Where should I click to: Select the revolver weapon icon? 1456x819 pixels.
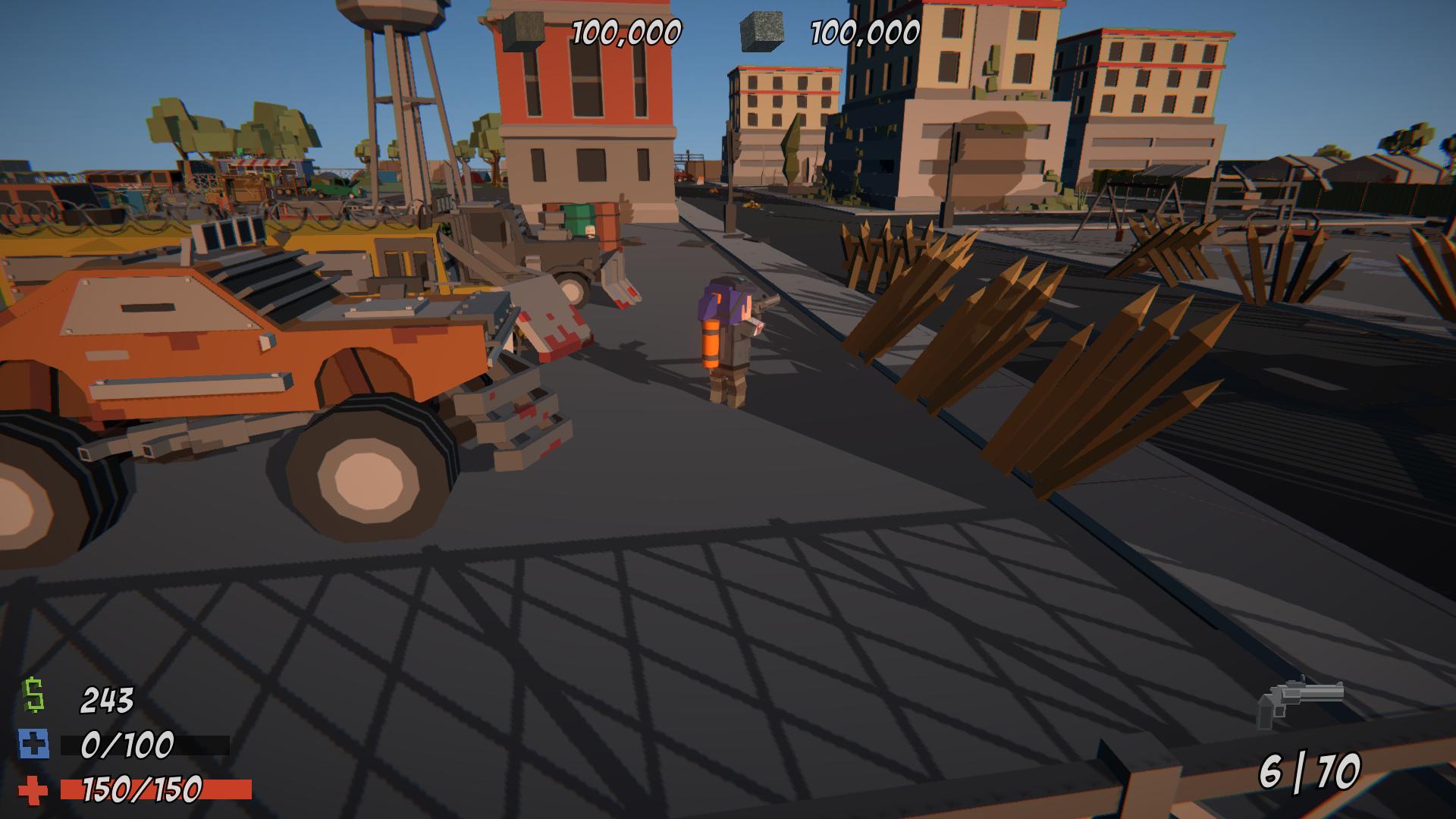pos(1299,701)
